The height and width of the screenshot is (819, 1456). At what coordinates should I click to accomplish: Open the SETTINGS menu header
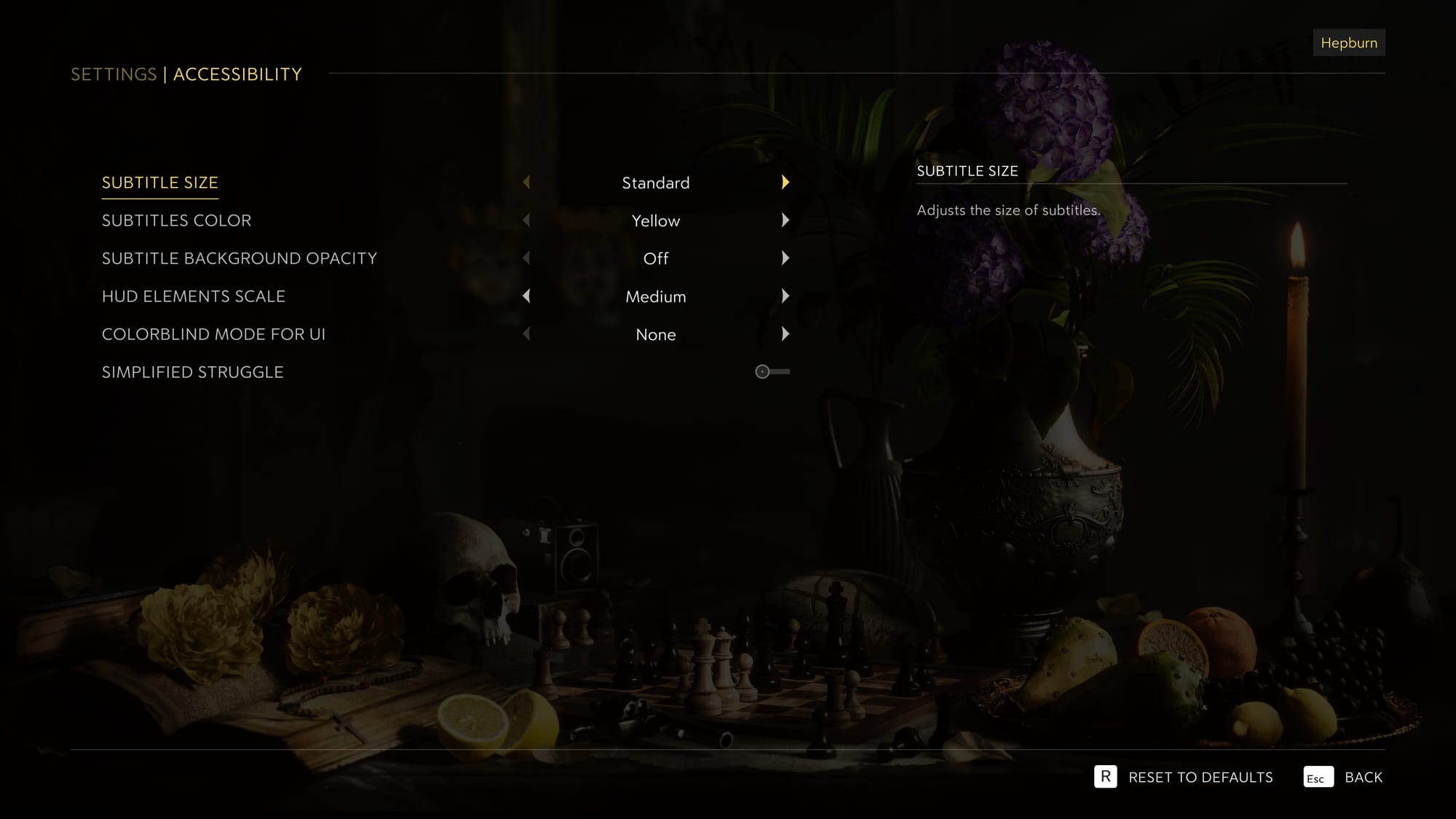(113, 74)
